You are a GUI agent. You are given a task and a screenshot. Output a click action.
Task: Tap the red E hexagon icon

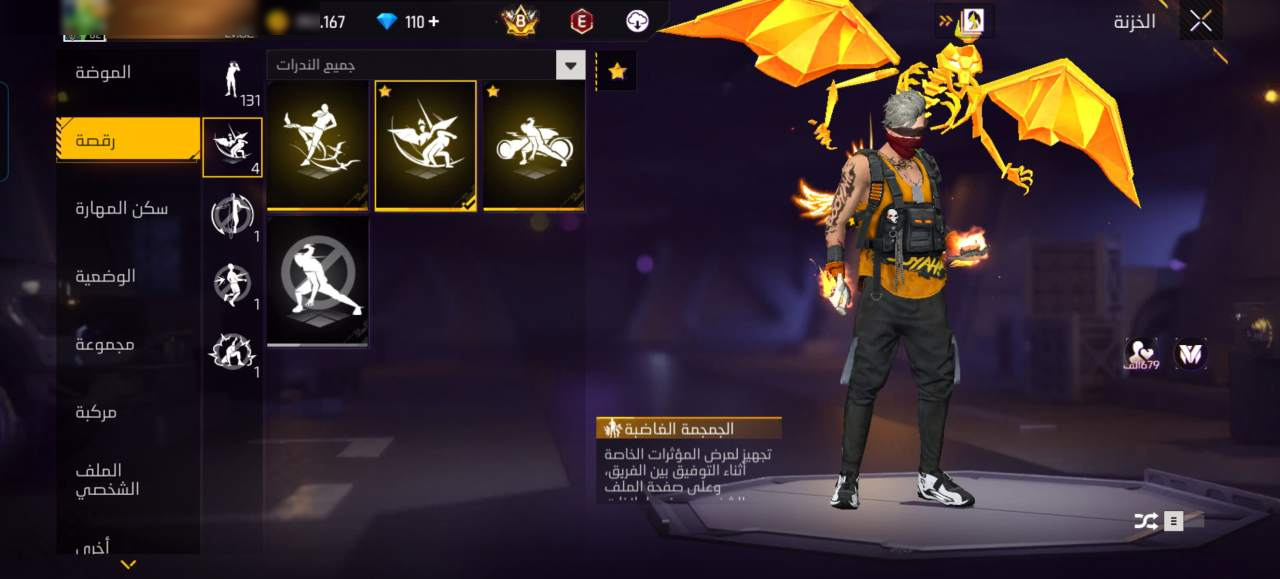pos(581,21)
